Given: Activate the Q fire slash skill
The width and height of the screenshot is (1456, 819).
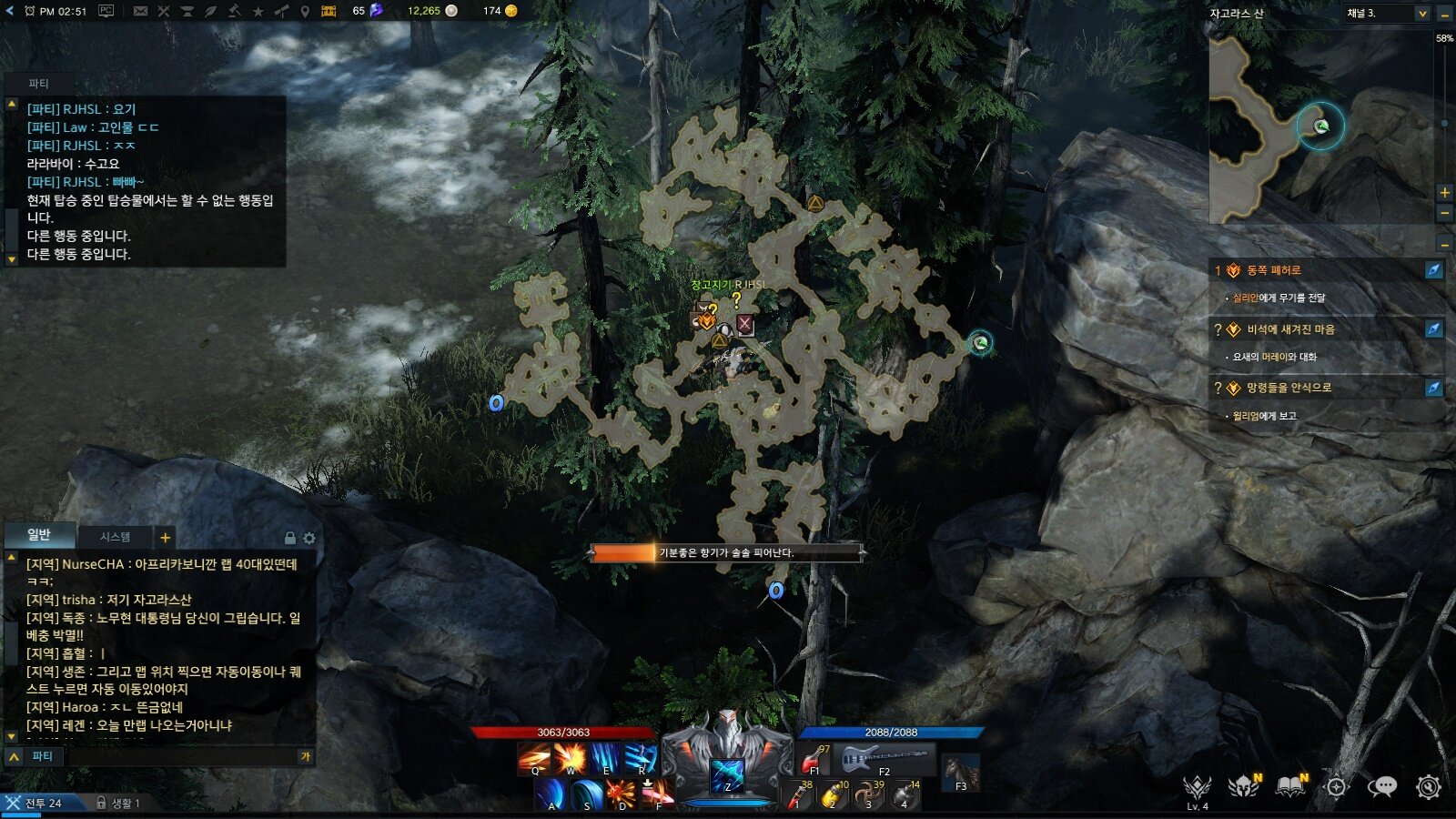Looking at the screenshot, I should point(534,758).
